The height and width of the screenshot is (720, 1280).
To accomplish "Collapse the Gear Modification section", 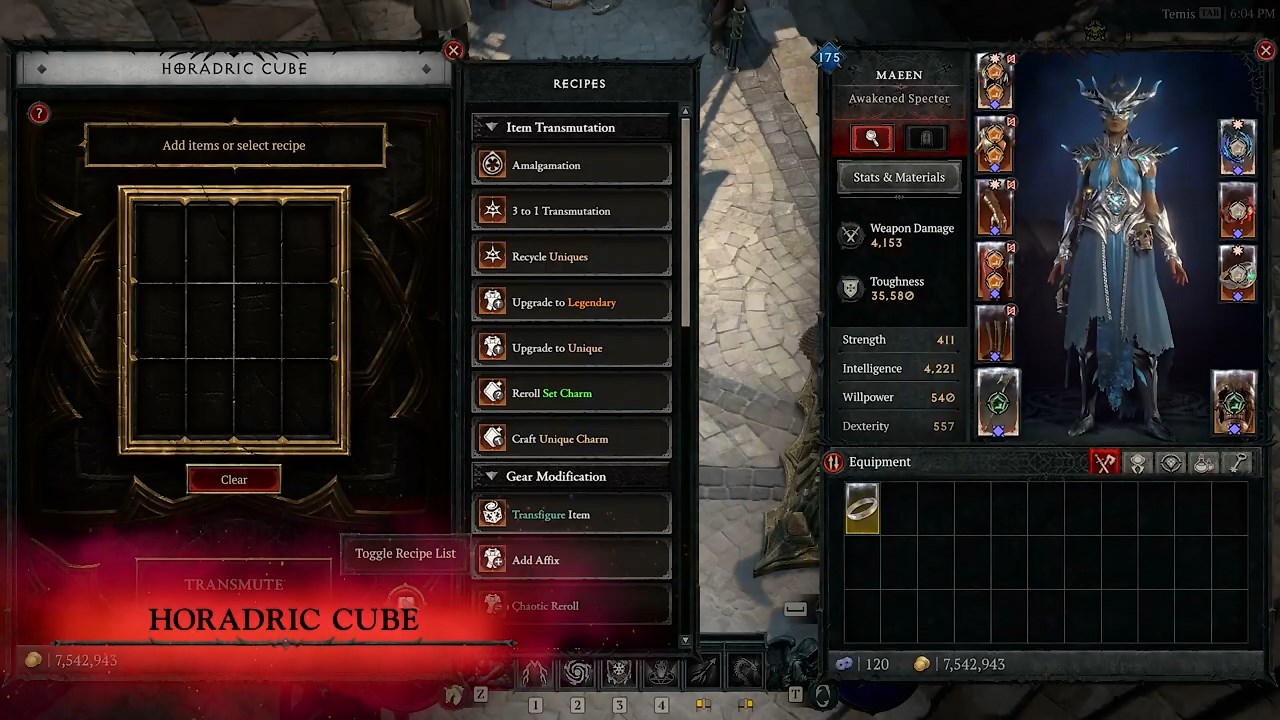I will click(x=491, y=477).
